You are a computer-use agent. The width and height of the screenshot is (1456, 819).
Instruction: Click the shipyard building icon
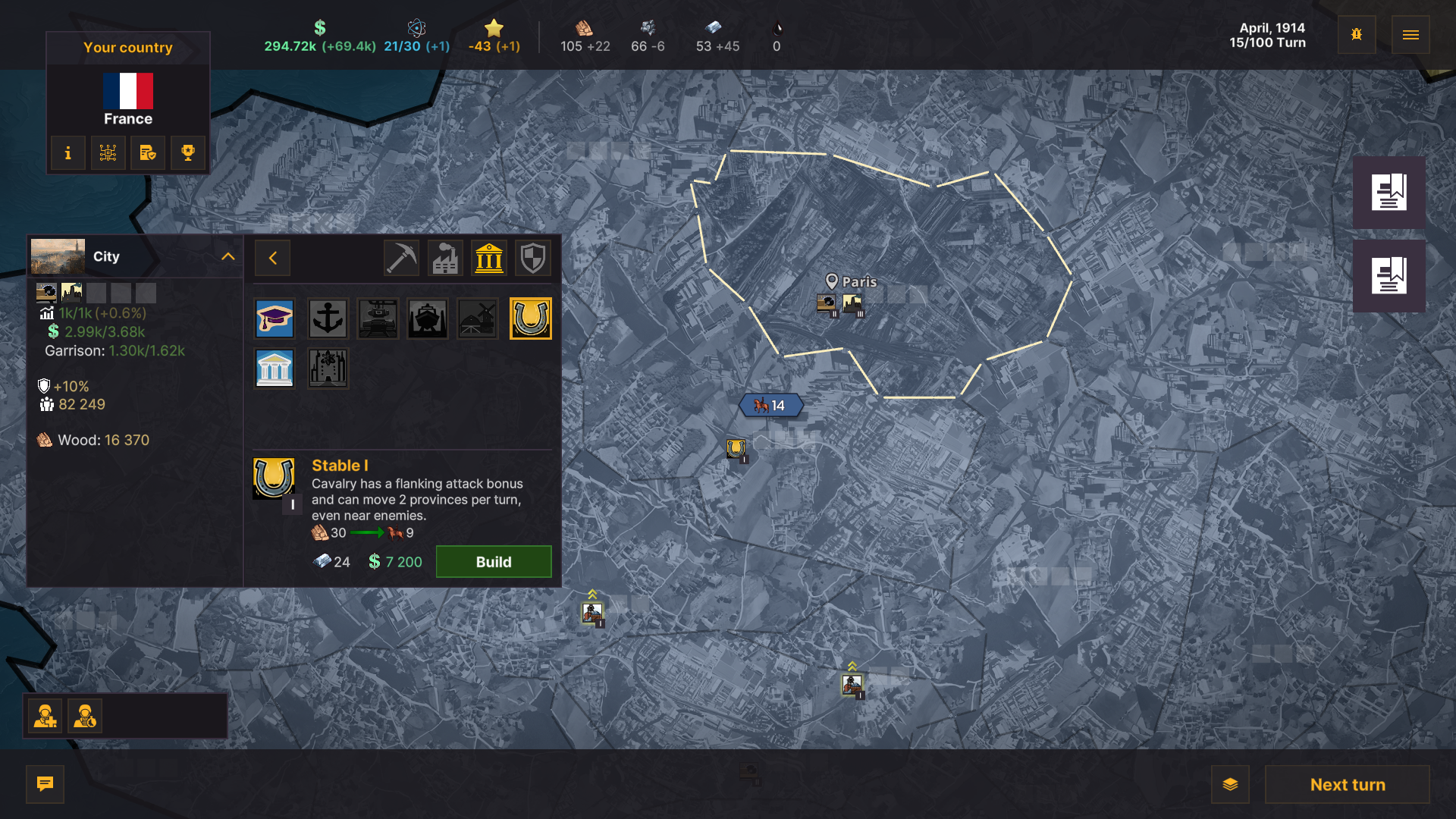point(428,318)
